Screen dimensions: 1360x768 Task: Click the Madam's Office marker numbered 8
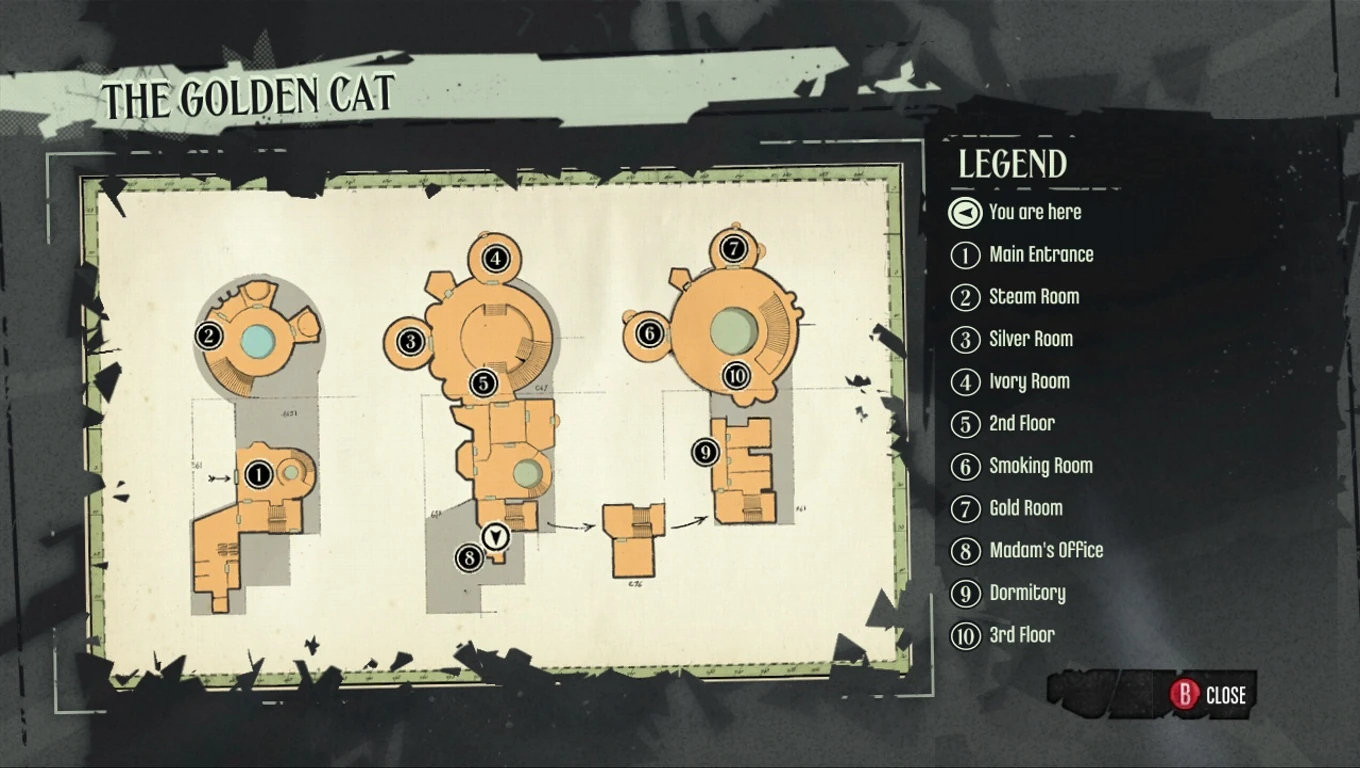click(x=470, y=557)
